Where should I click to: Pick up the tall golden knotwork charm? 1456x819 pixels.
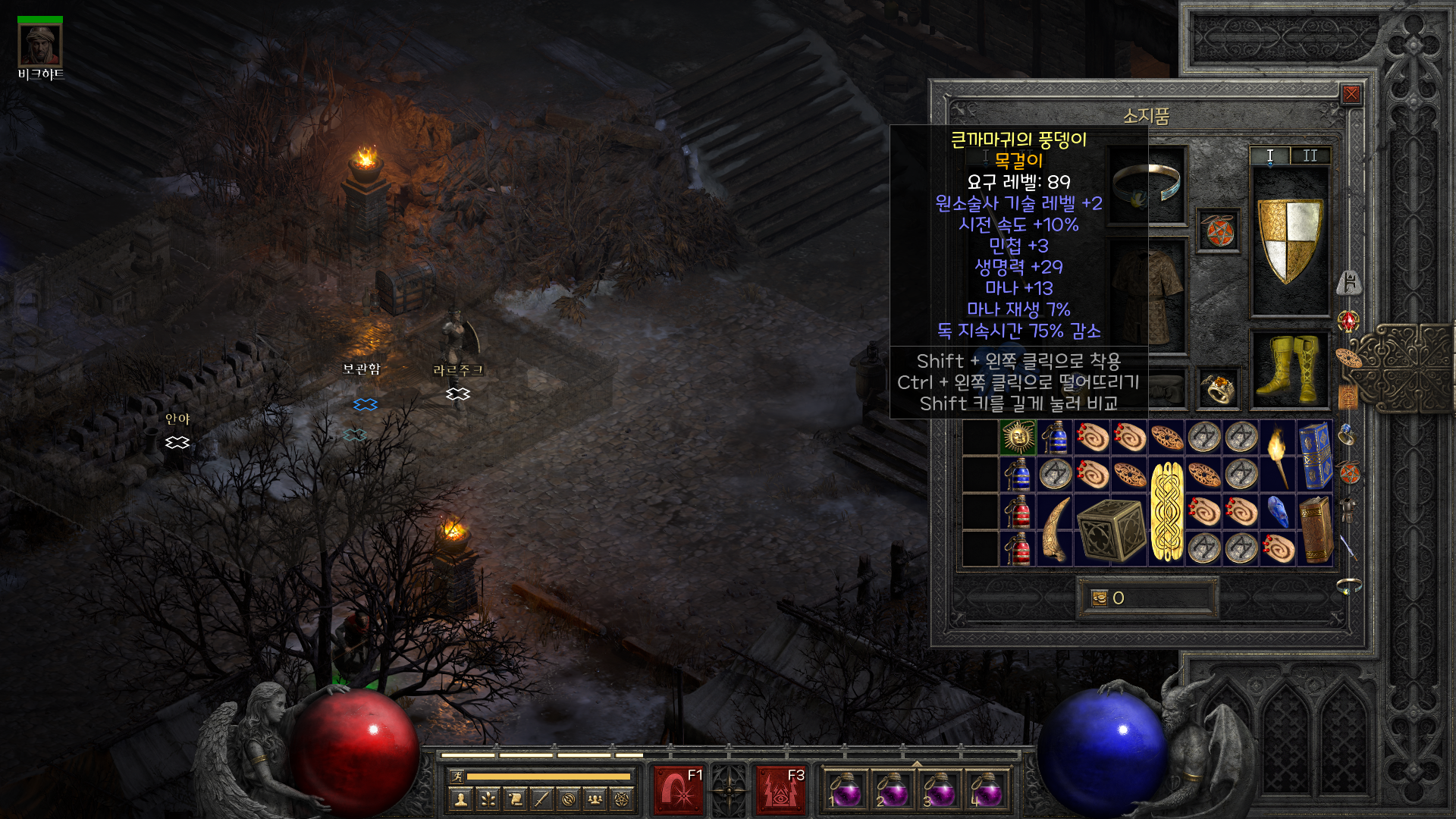[1167, 511]
